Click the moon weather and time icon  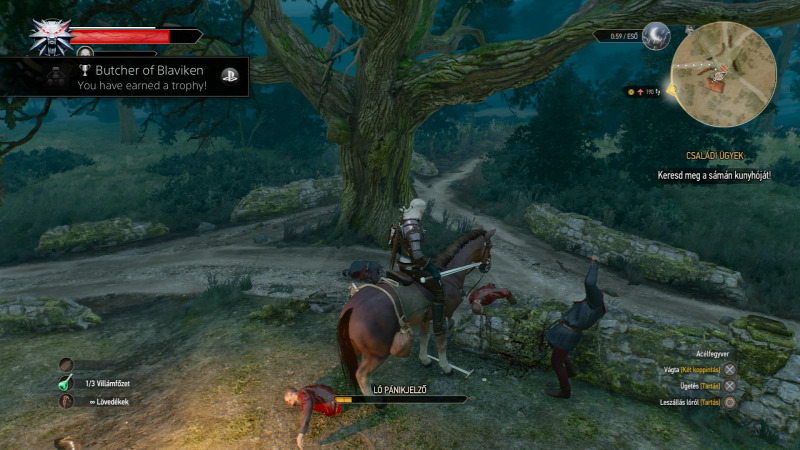pos(656,36)
